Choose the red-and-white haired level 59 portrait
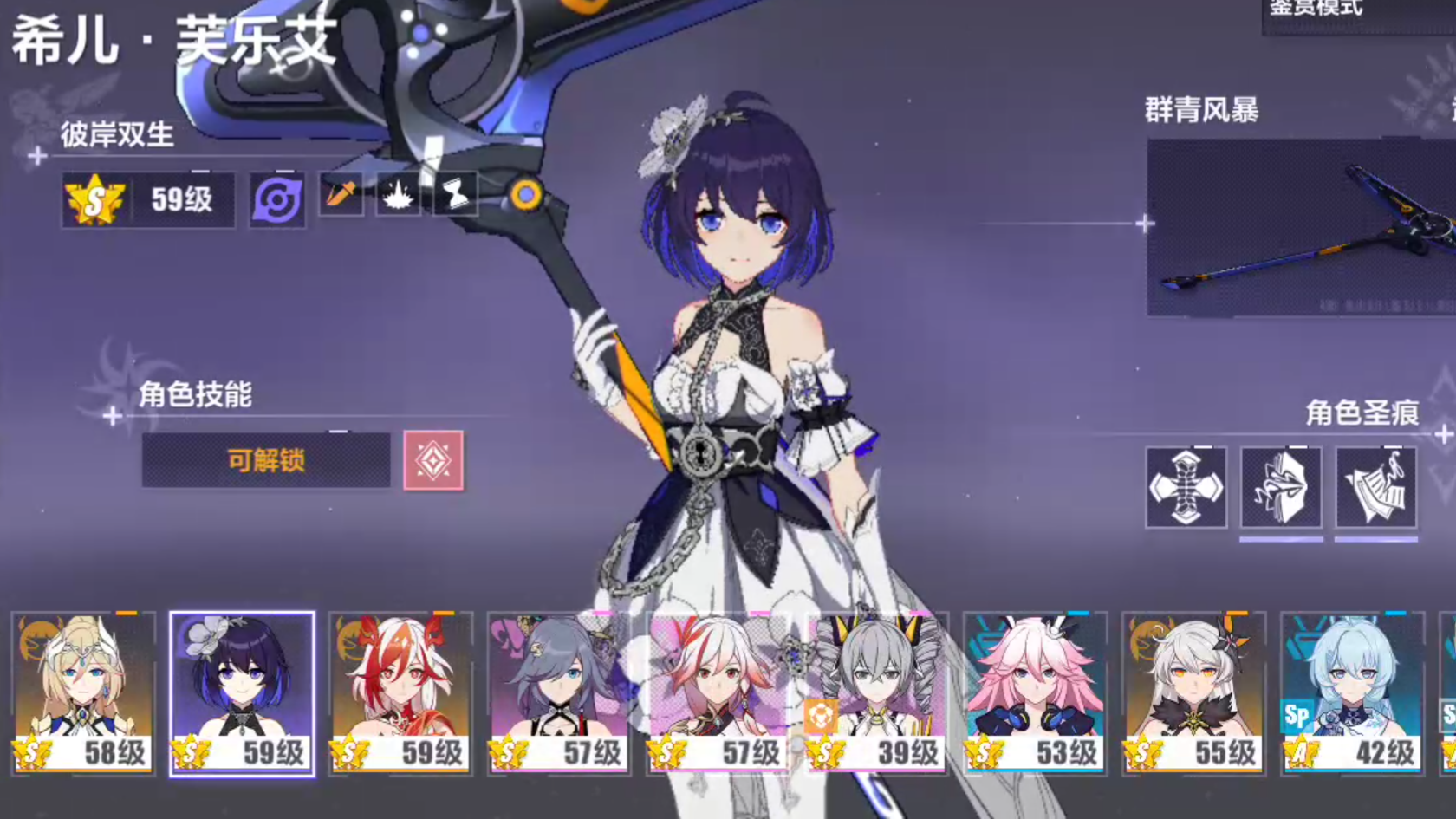The height and width of the screenshot is (819, 1456). pyautogui.click(x=401, y=693)
